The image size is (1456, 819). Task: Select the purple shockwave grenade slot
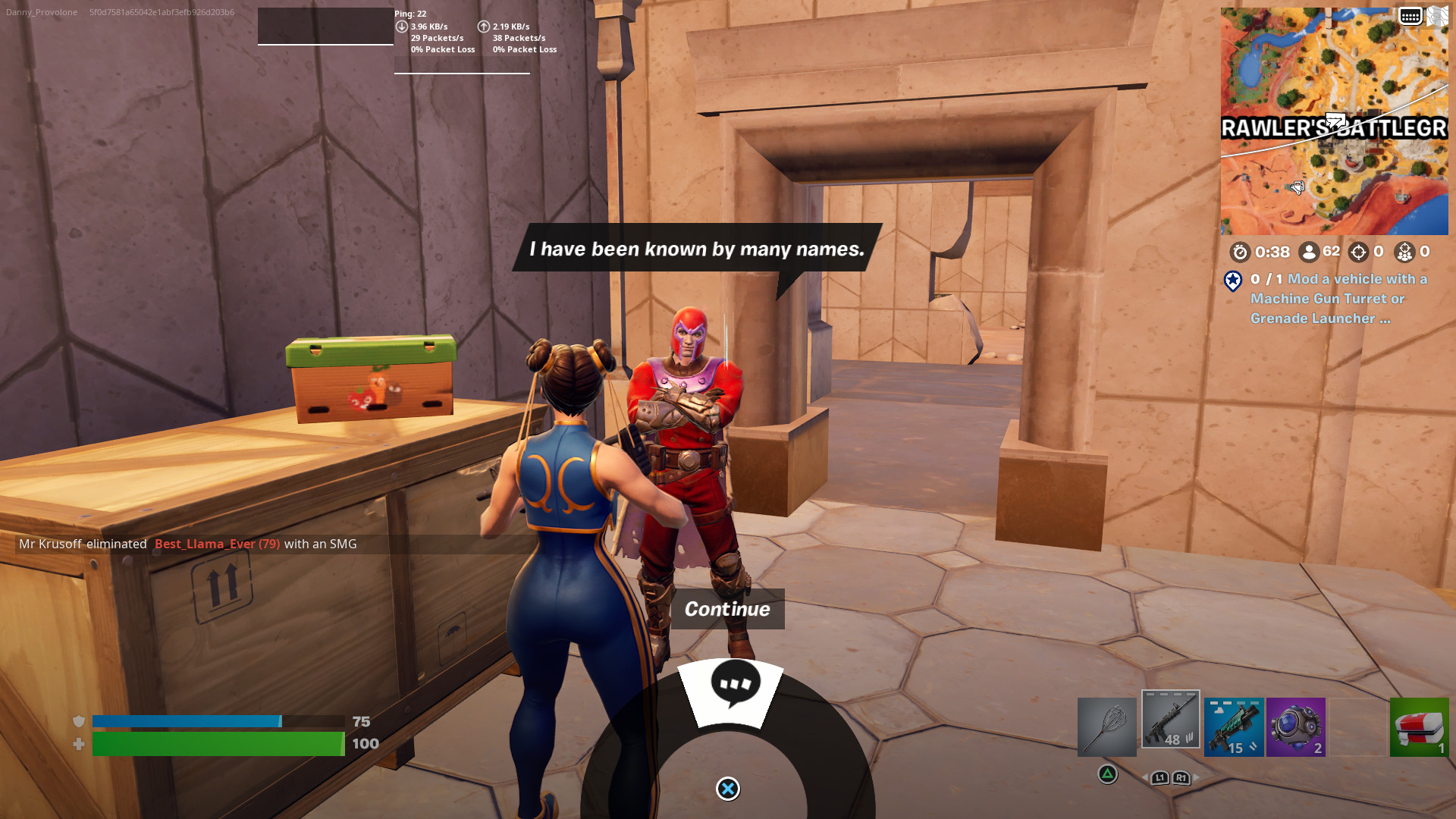(x=1295, y=727)
